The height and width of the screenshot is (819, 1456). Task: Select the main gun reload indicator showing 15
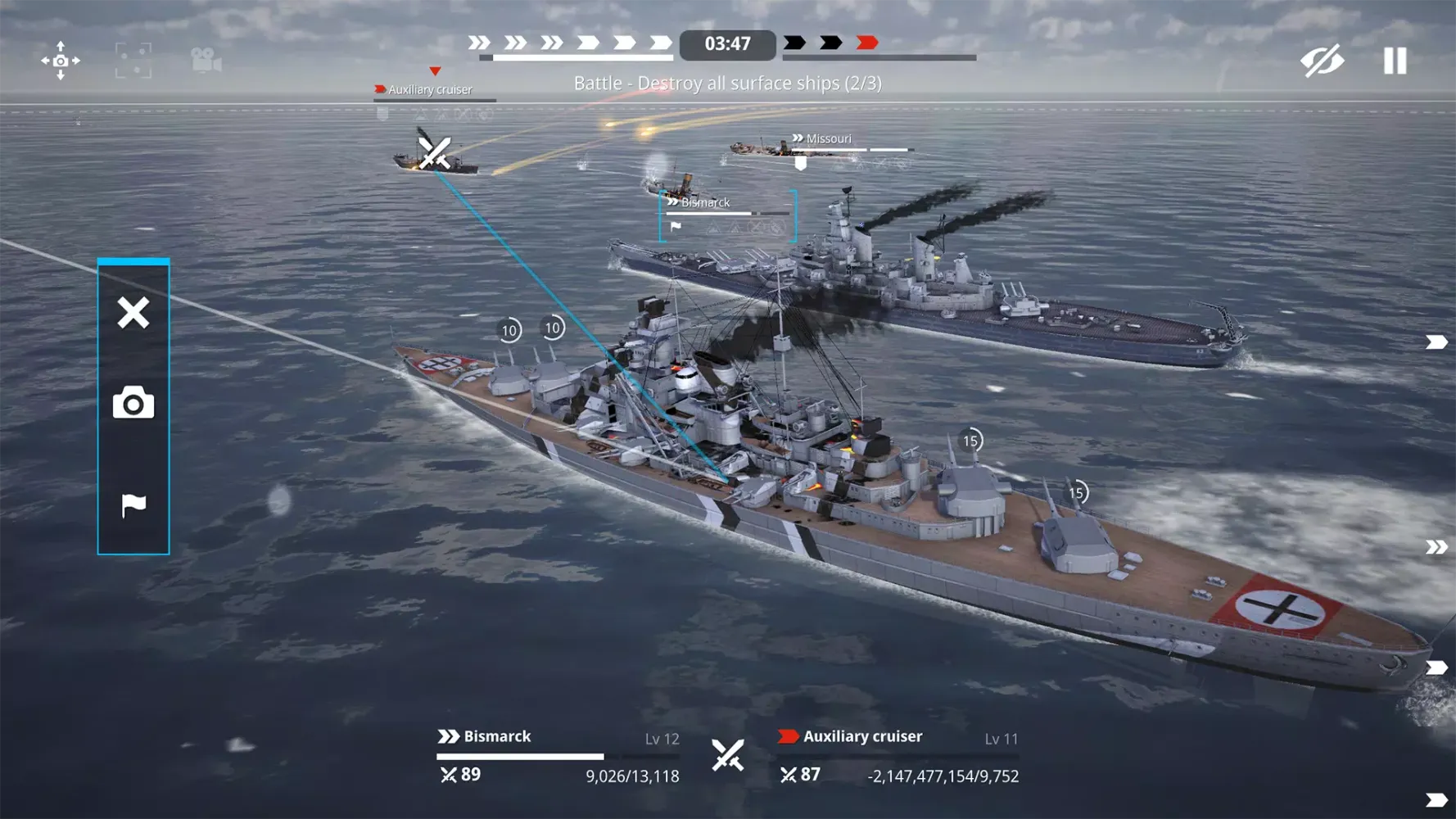[970, 440]
